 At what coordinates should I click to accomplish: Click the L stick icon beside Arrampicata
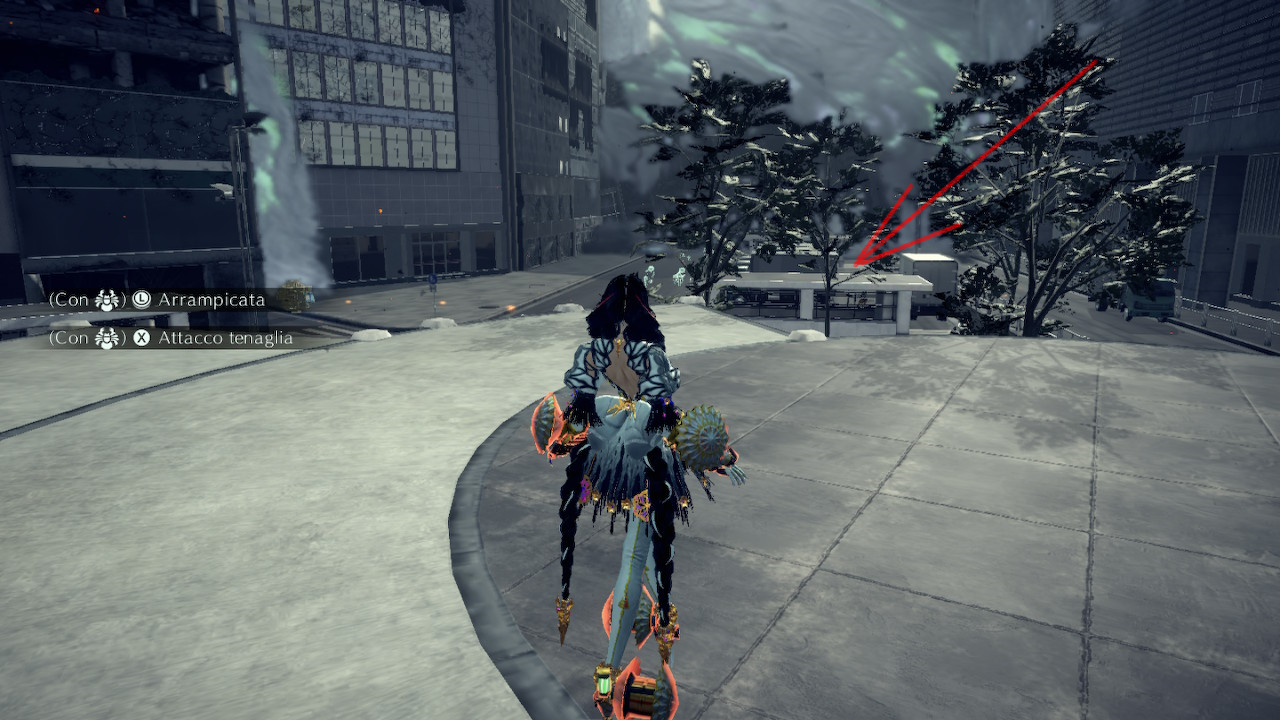point(143,299)
